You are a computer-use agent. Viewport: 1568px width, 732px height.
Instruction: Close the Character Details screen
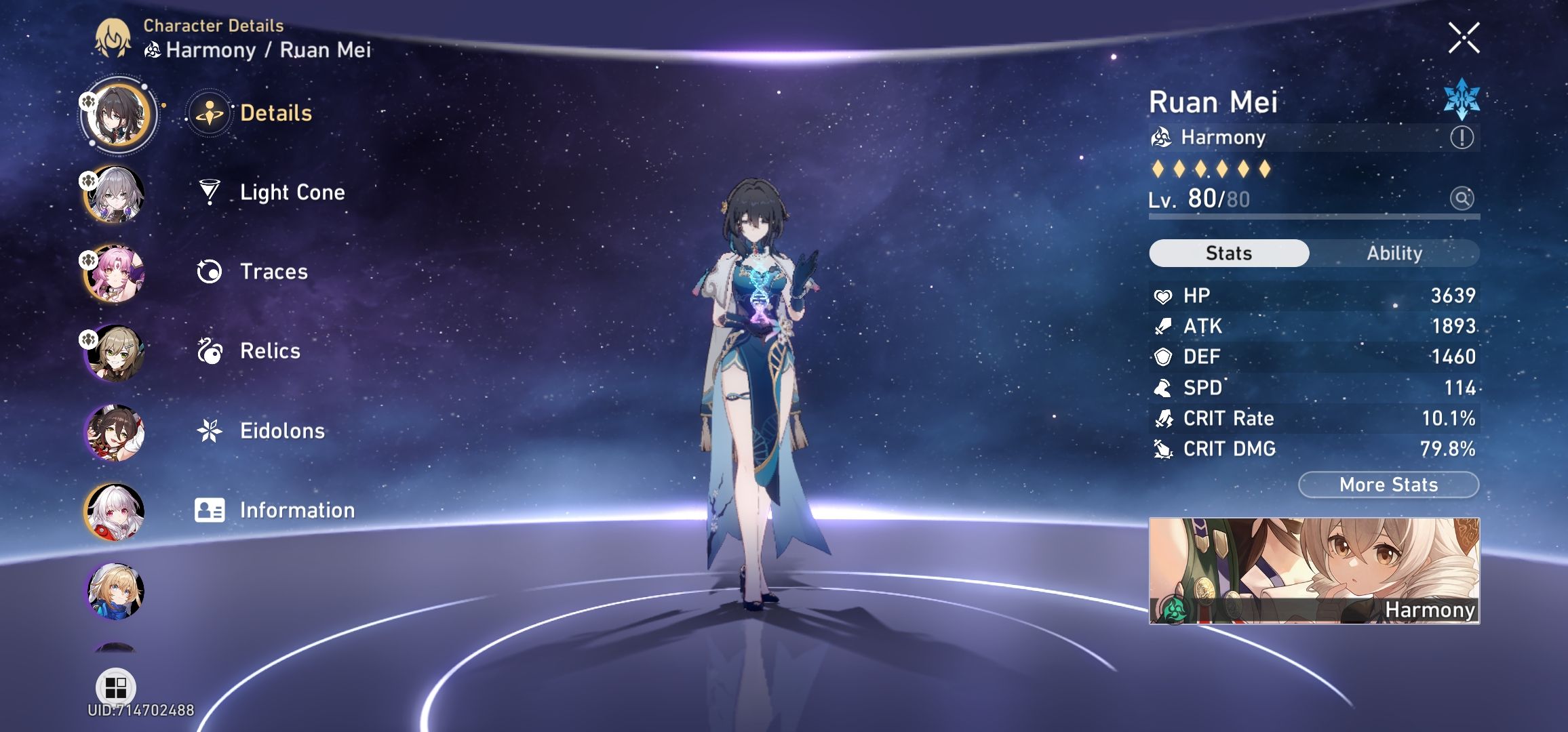tap(1465, 37)
